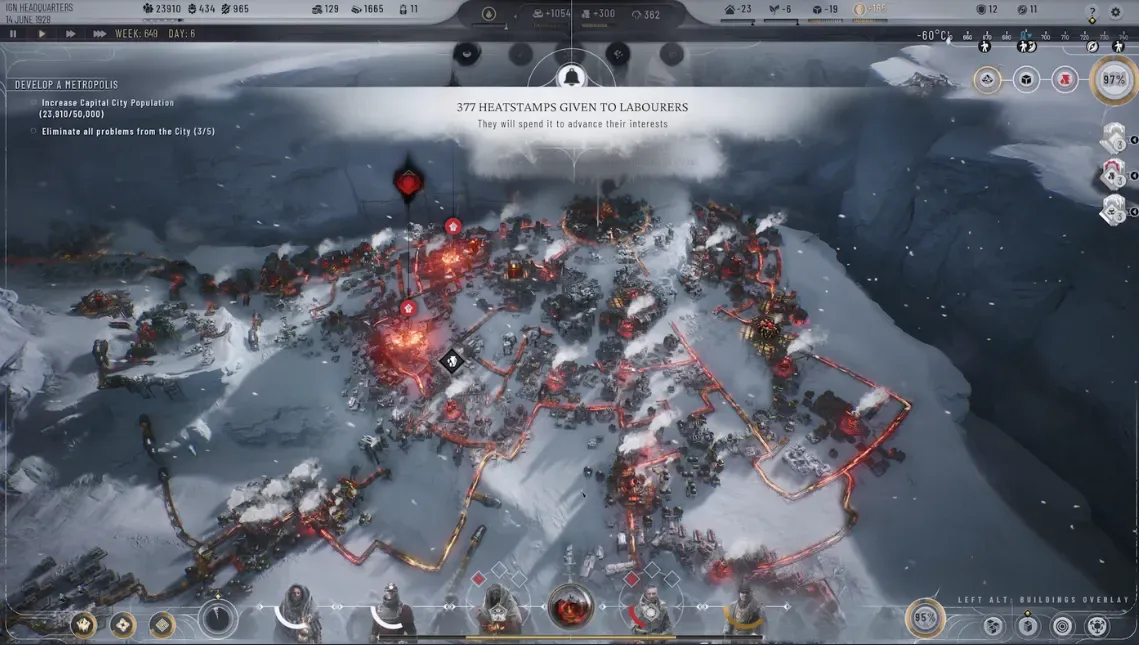
Task: Pause the game speed
Action: pyautogui.click(x=13, y=33)
